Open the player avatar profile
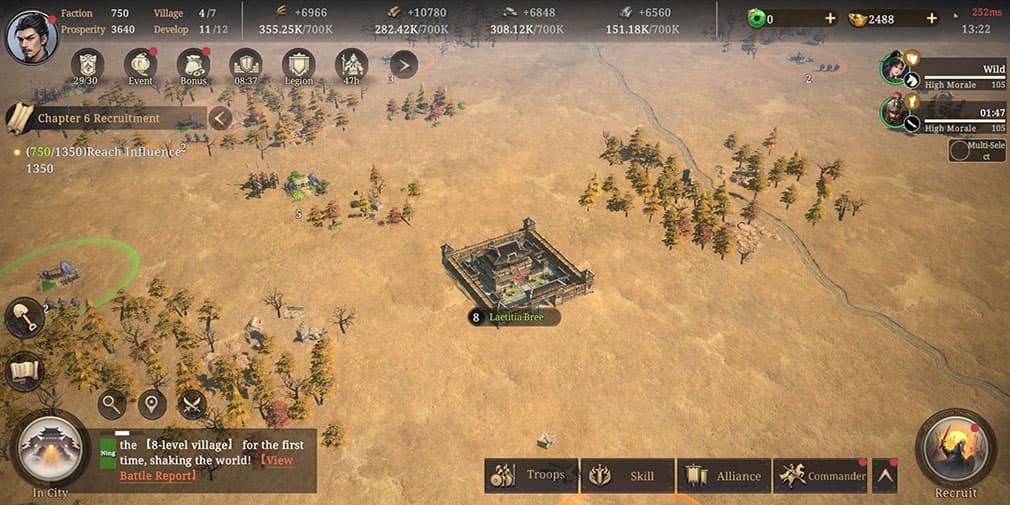Viewport: 1010px width, 505px height. (x=30, y=36)
